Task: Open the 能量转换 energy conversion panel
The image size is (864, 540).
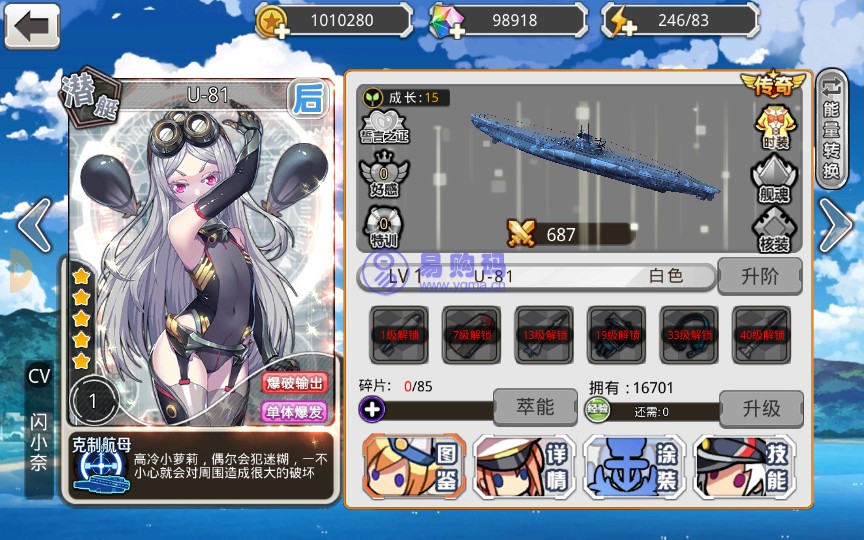Action: click(831, 128)
